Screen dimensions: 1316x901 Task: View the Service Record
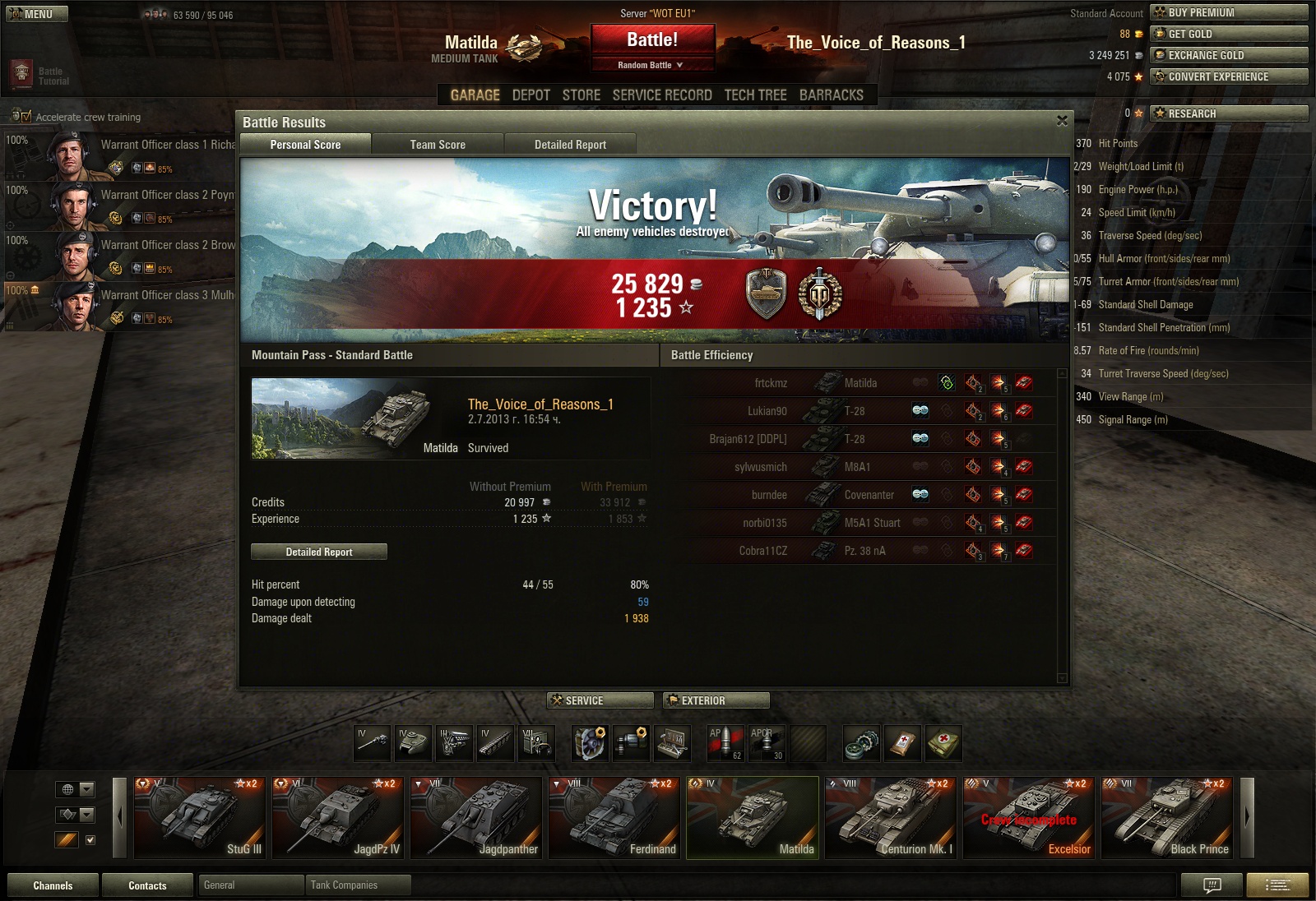click(662, 95)
